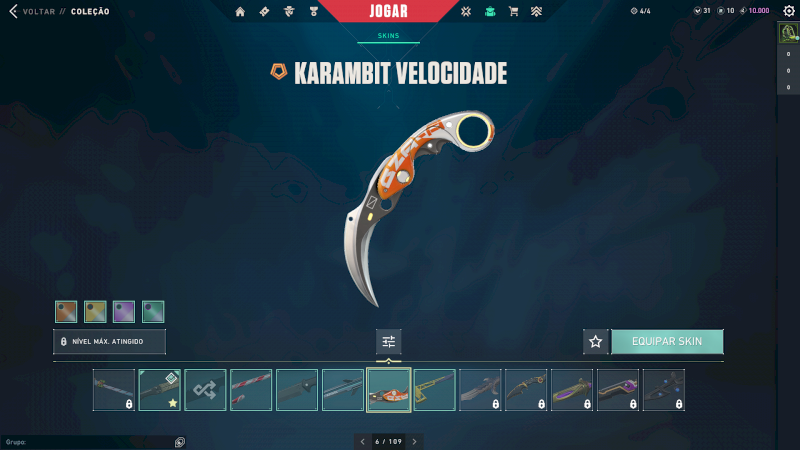Screen dimensions: 800x450
Task: Choose the random shuffle skin tile
Action: tap(205, 390)
